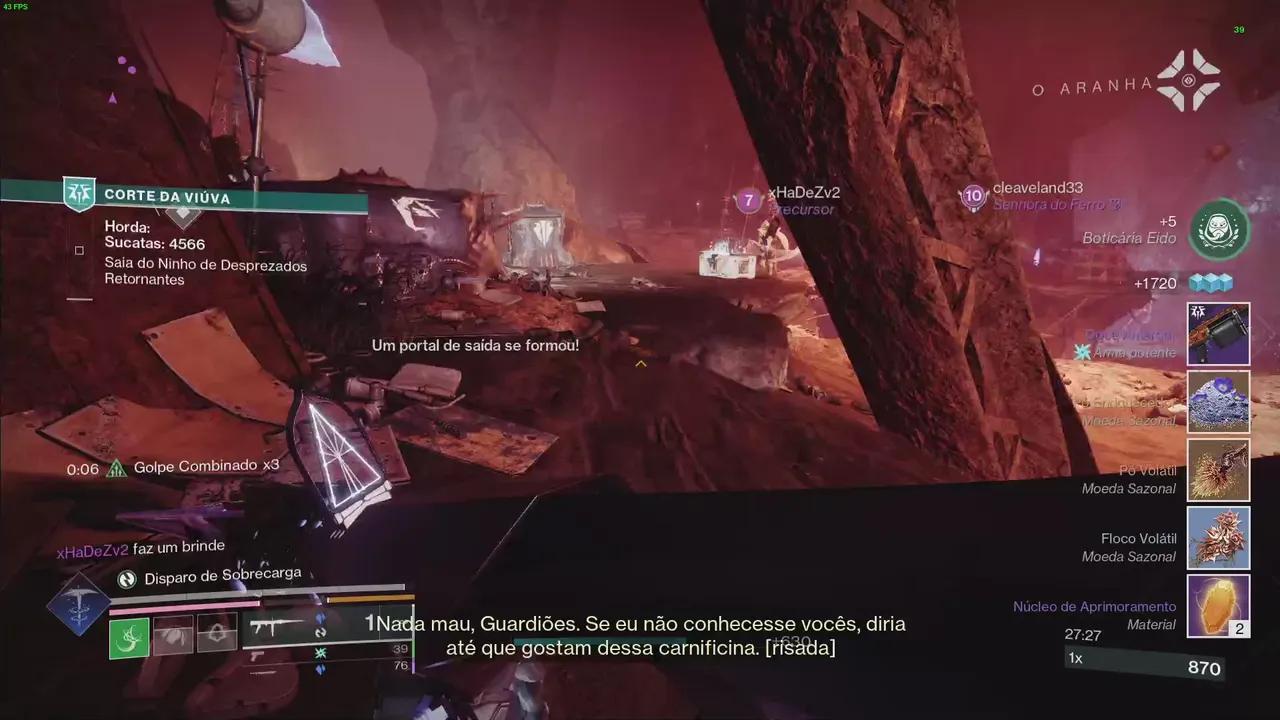Select the power weapon loot icon
The image size is (1280, 720).
1218,334
